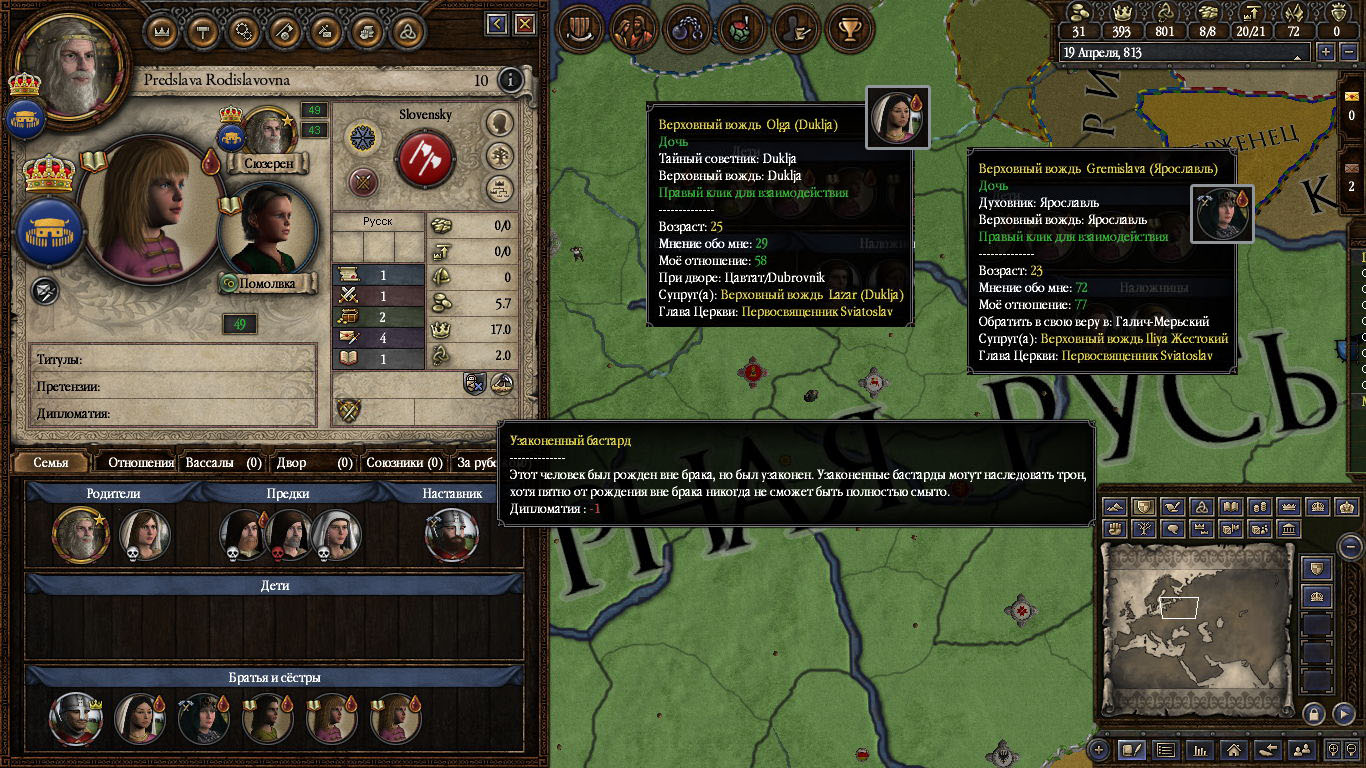Screen dimensions: 1366x768
Task: Enable the religion map mode
Action: pyautogui.click(x=1203, y=506)
